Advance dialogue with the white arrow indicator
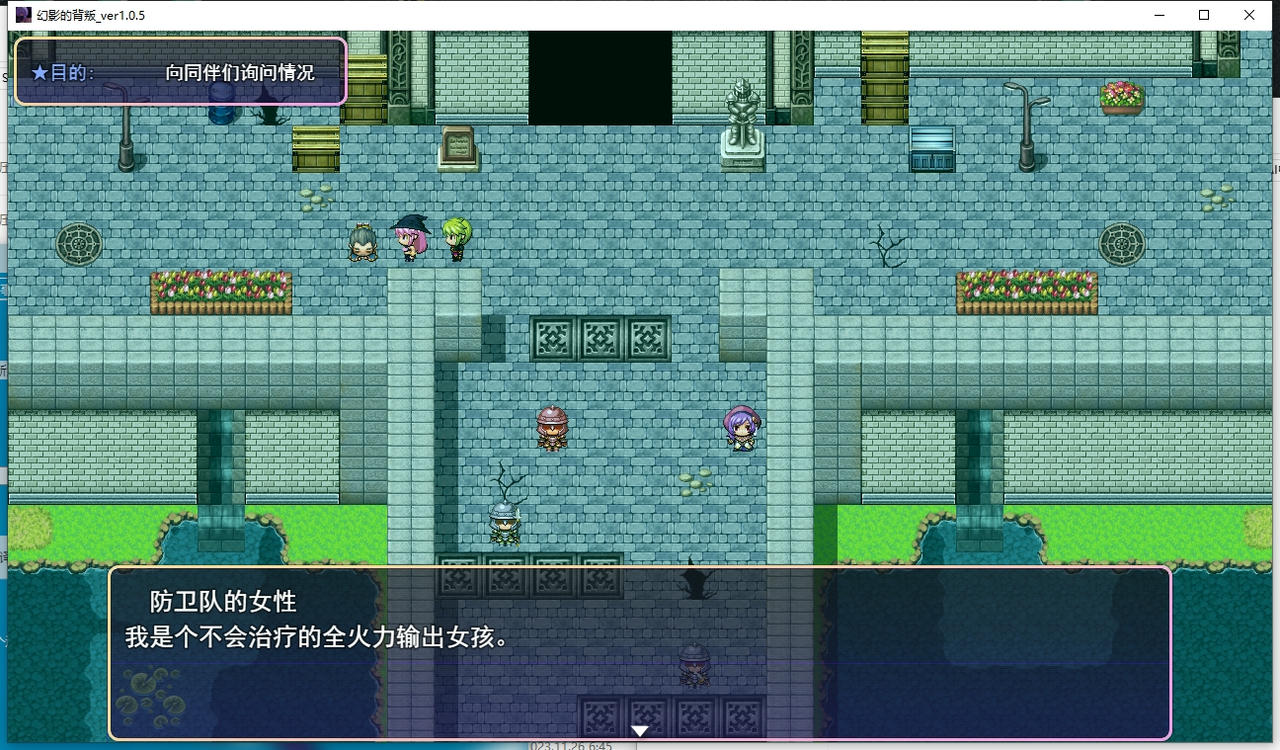 640,731
